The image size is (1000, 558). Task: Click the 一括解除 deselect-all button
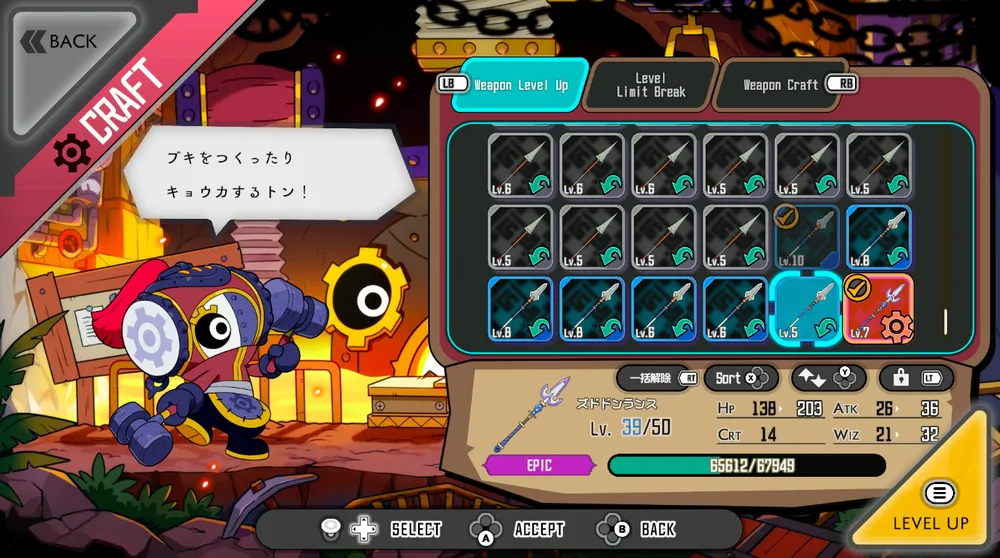tap(657, 378)
